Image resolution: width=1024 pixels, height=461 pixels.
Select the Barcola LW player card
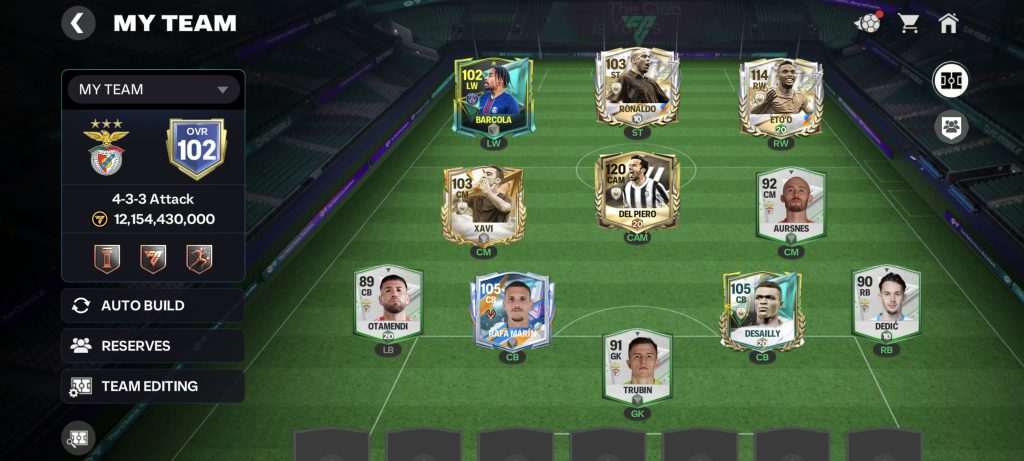[493, 96]
